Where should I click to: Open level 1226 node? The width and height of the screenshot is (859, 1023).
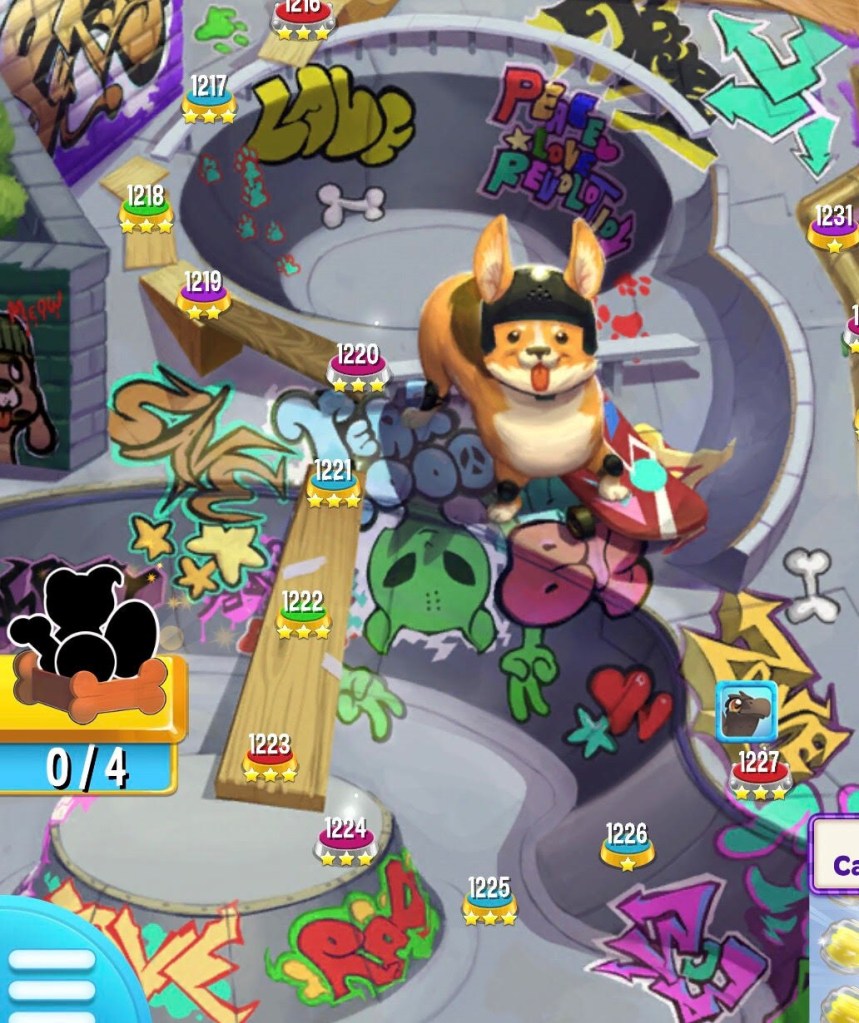click(627, 847)
